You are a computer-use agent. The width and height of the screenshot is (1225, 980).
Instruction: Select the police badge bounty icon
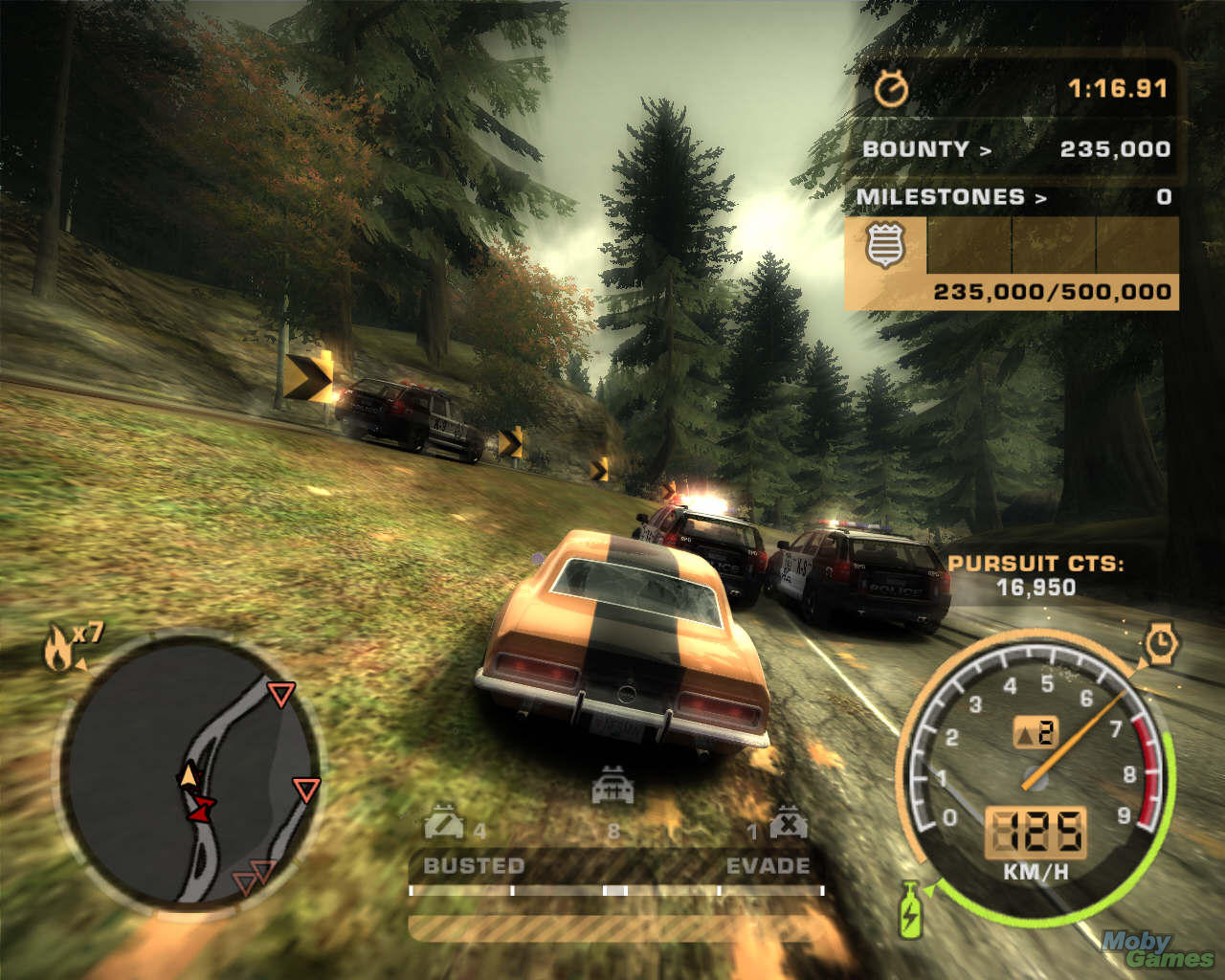[885, 245]
